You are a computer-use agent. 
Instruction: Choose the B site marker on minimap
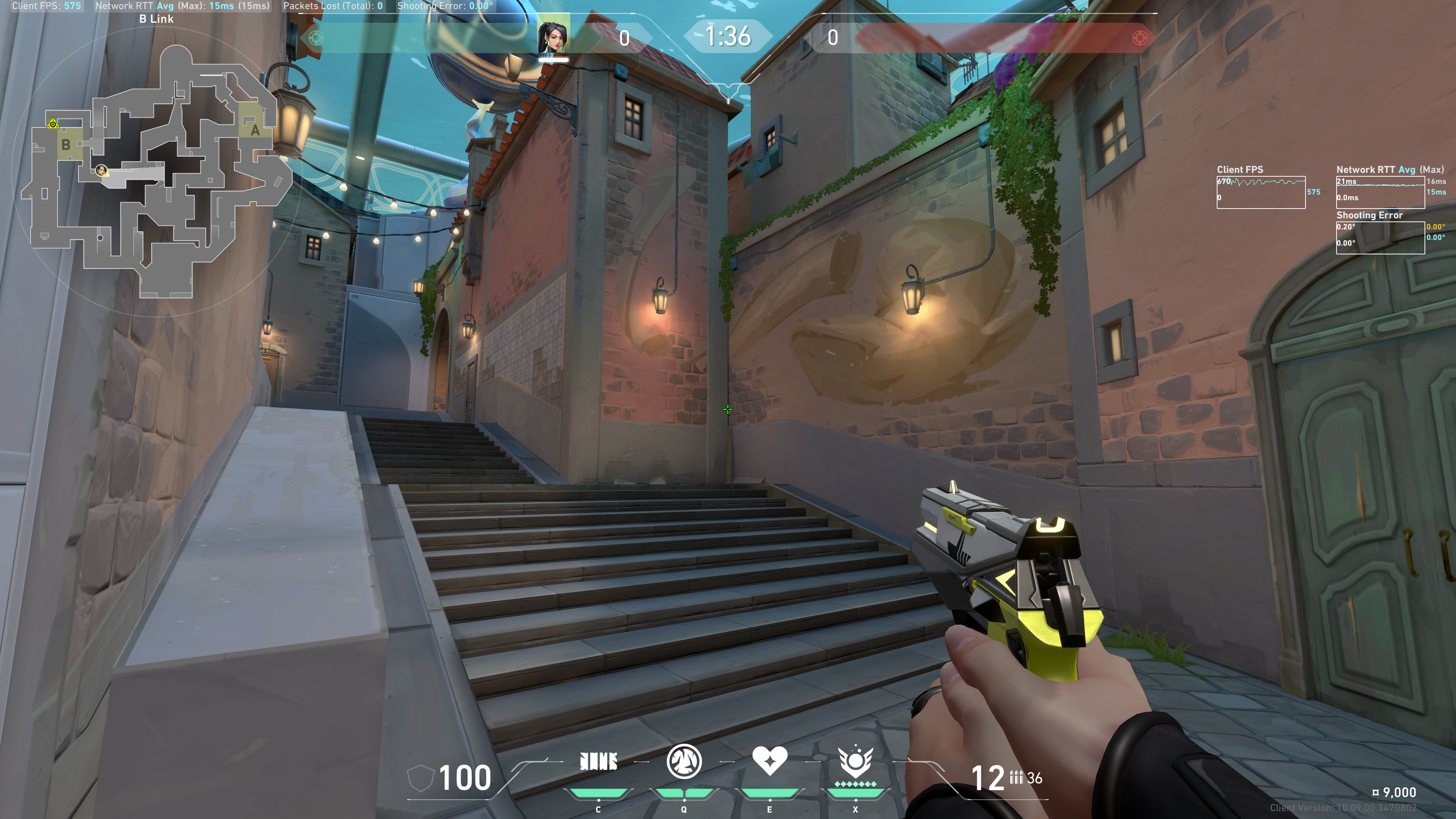[66, 145]
